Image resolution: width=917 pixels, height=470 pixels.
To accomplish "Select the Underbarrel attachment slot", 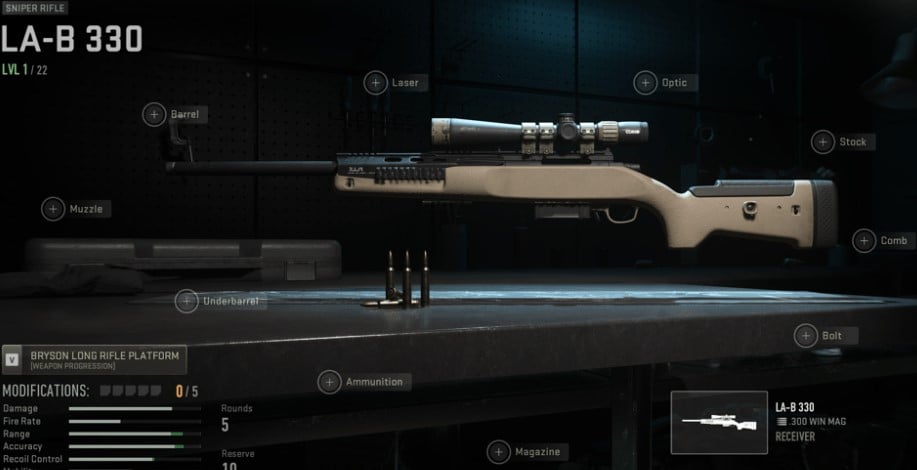I will (x=187, y=300).
